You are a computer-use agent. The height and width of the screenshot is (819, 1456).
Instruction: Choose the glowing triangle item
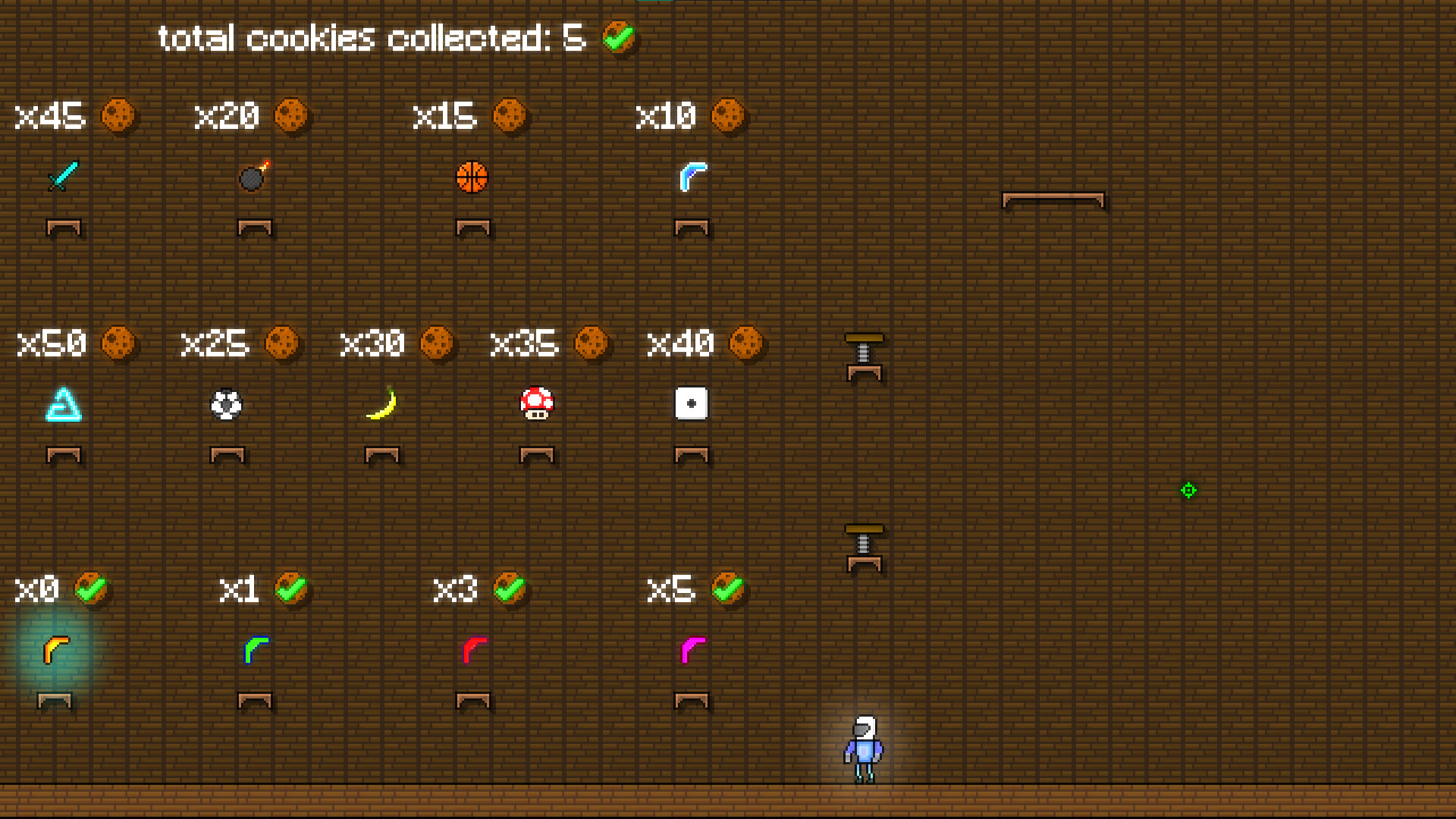tap(64, 406)
